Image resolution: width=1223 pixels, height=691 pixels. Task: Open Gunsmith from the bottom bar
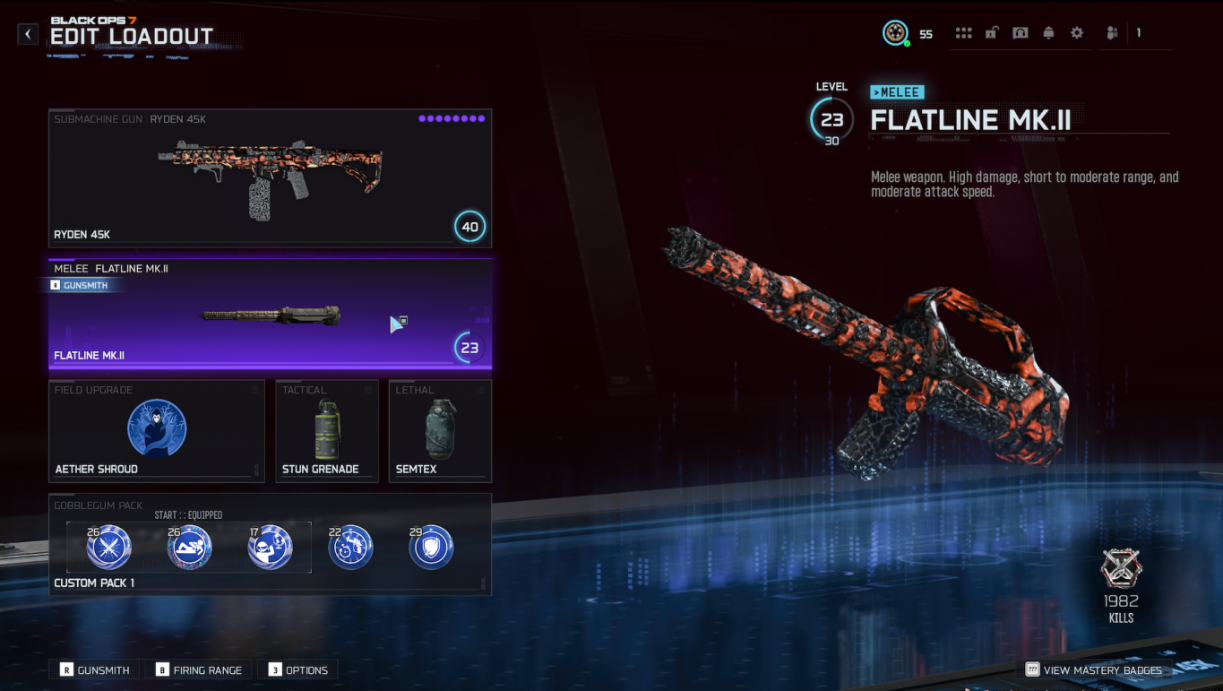point(95,670)
